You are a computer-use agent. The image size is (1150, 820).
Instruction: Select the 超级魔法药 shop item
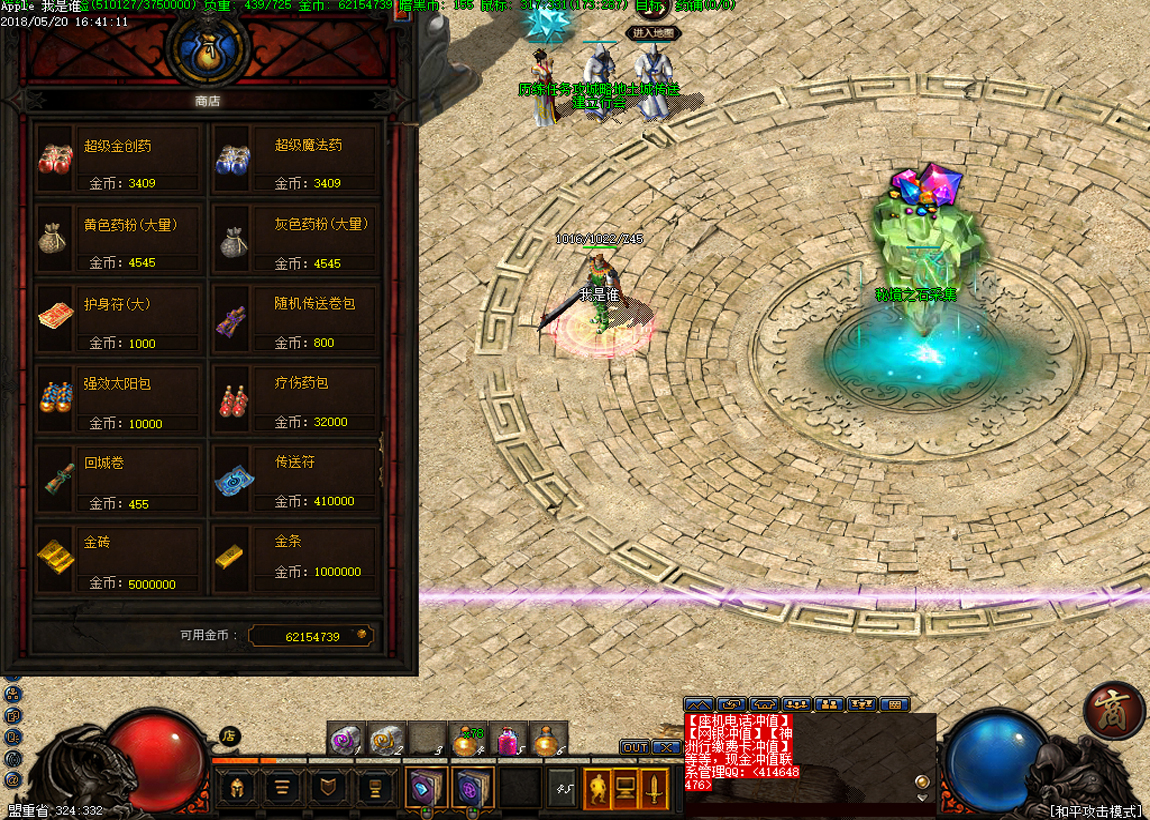tap(296, 161)
